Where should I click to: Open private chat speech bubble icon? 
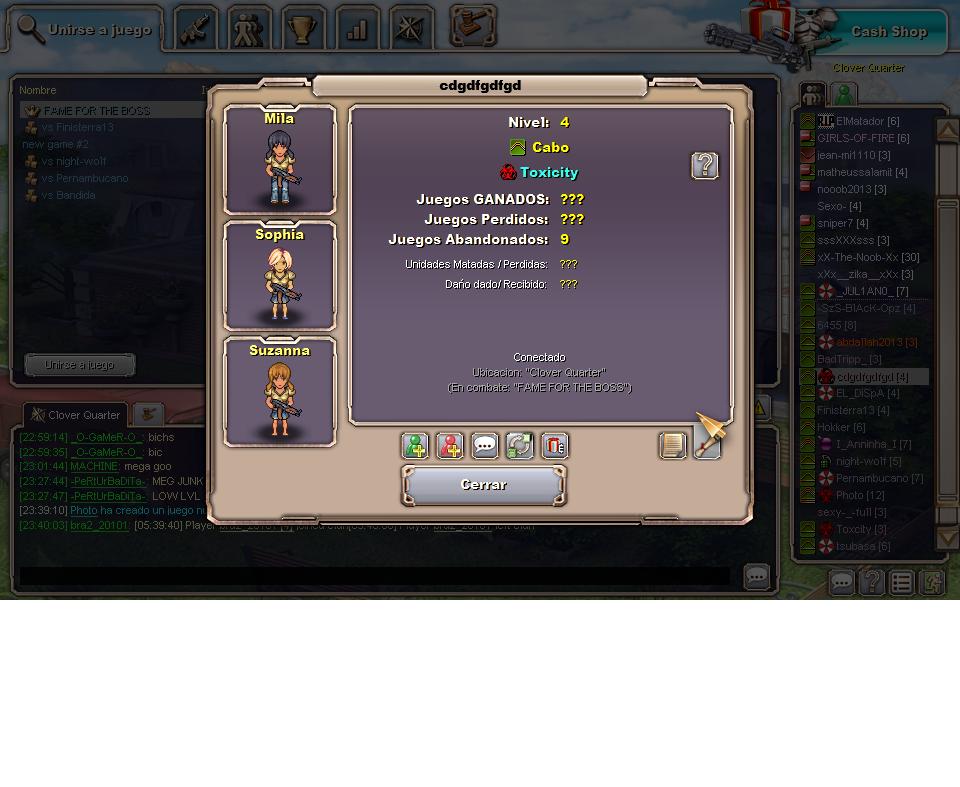tap(485, 446)
